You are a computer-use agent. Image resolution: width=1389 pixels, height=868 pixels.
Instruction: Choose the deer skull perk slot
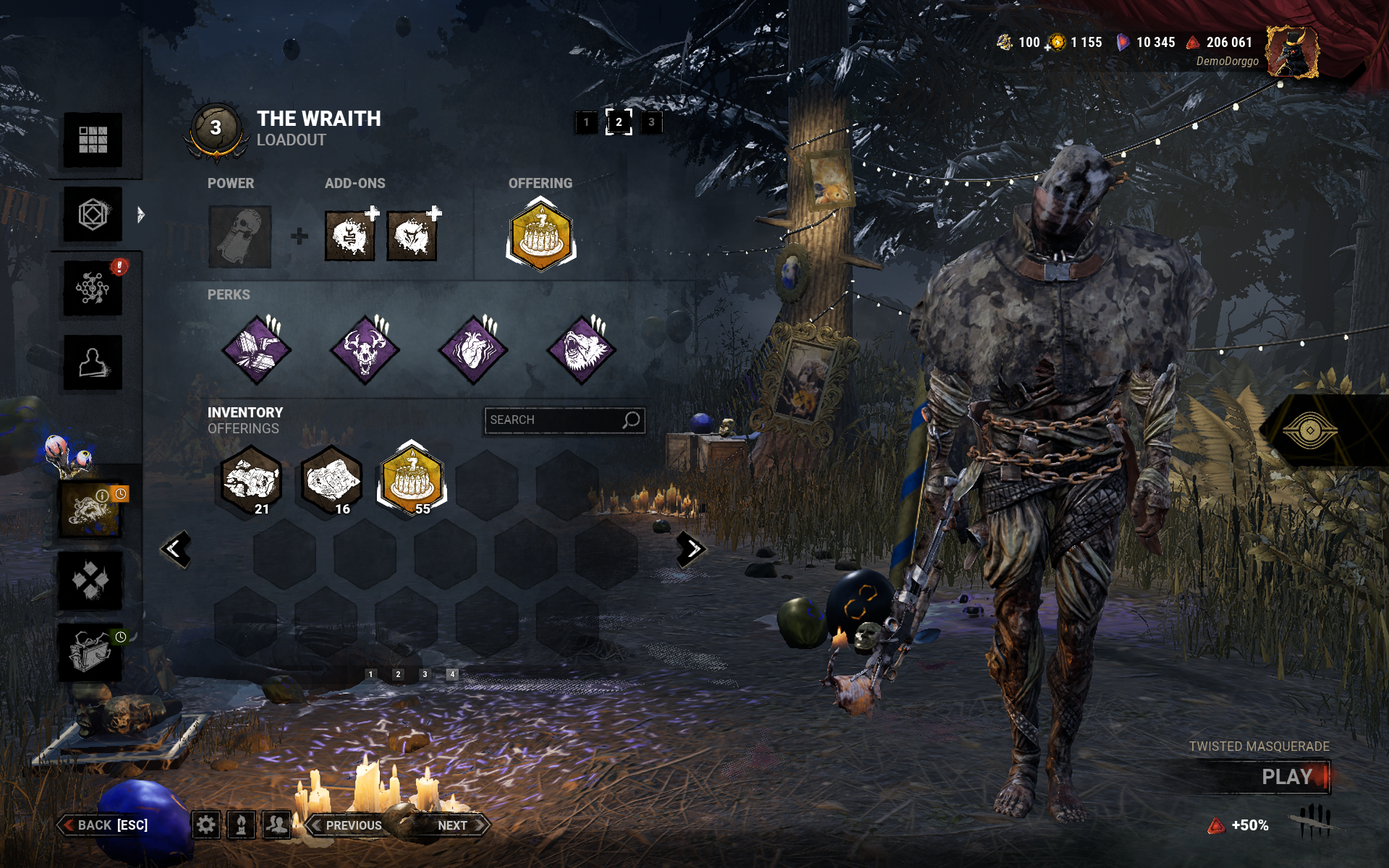click(x=365, y=350)
